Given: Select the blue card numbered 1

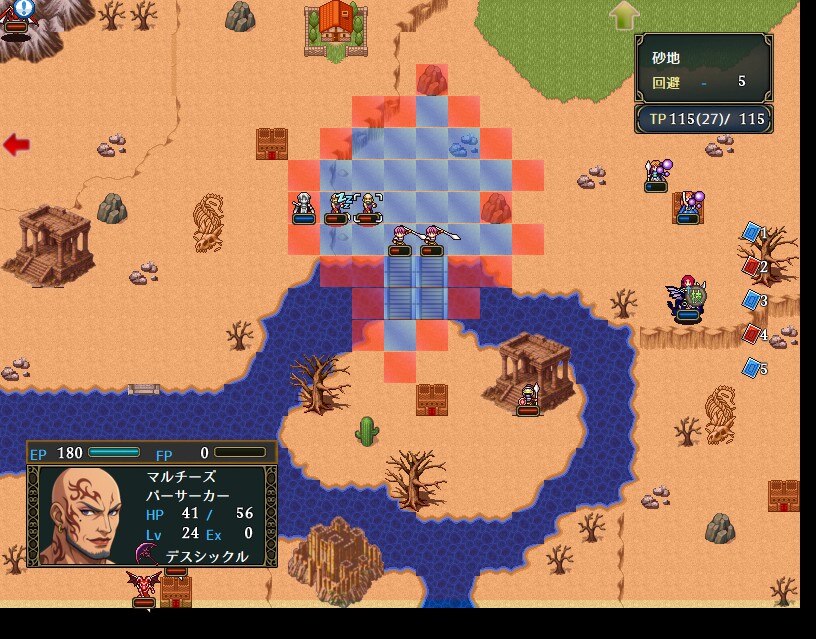Looking at the screenshot, I should tap(752, 233).
